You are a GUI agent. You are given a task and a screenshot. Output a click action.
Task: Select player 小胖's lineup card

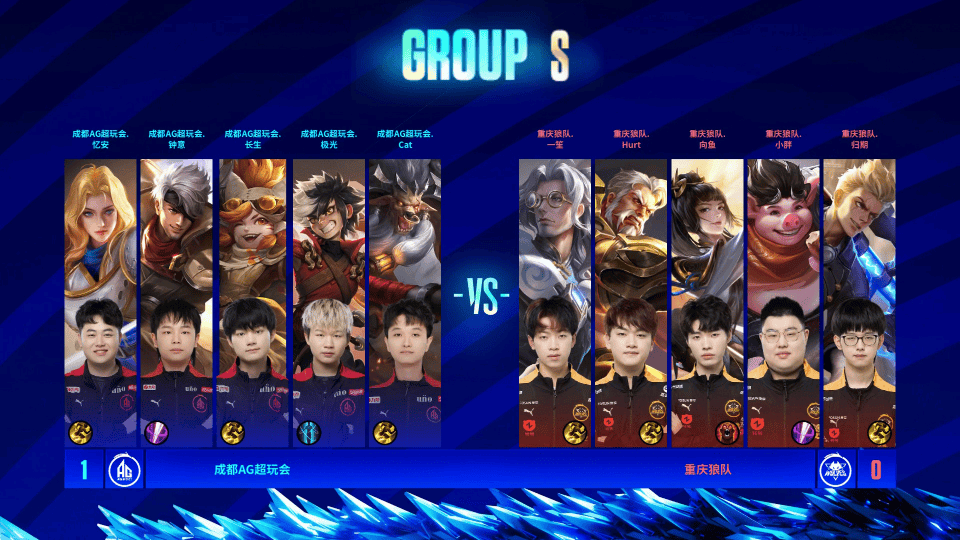[783, 302]
